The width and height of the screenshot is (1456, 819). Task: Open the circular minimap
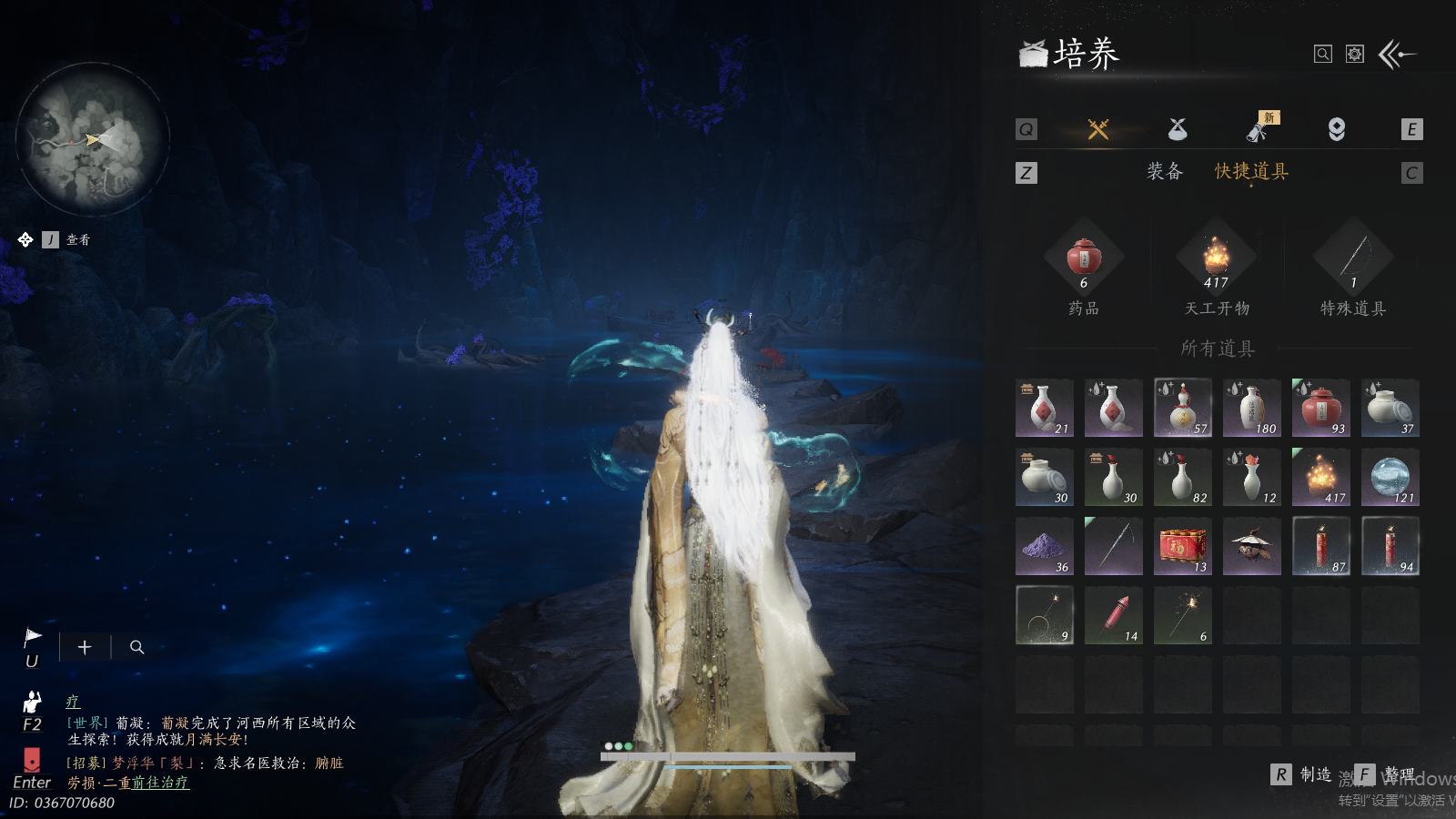coord(93,139)
